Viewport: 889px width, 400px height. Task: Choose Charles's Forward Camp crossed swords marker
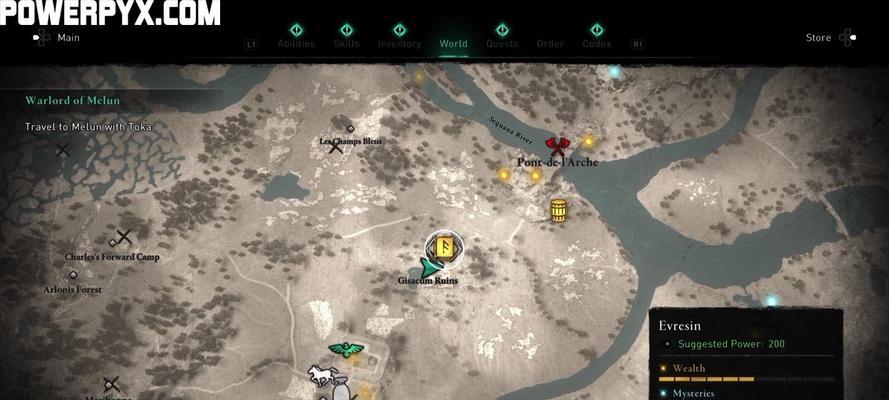coord(123,238)
